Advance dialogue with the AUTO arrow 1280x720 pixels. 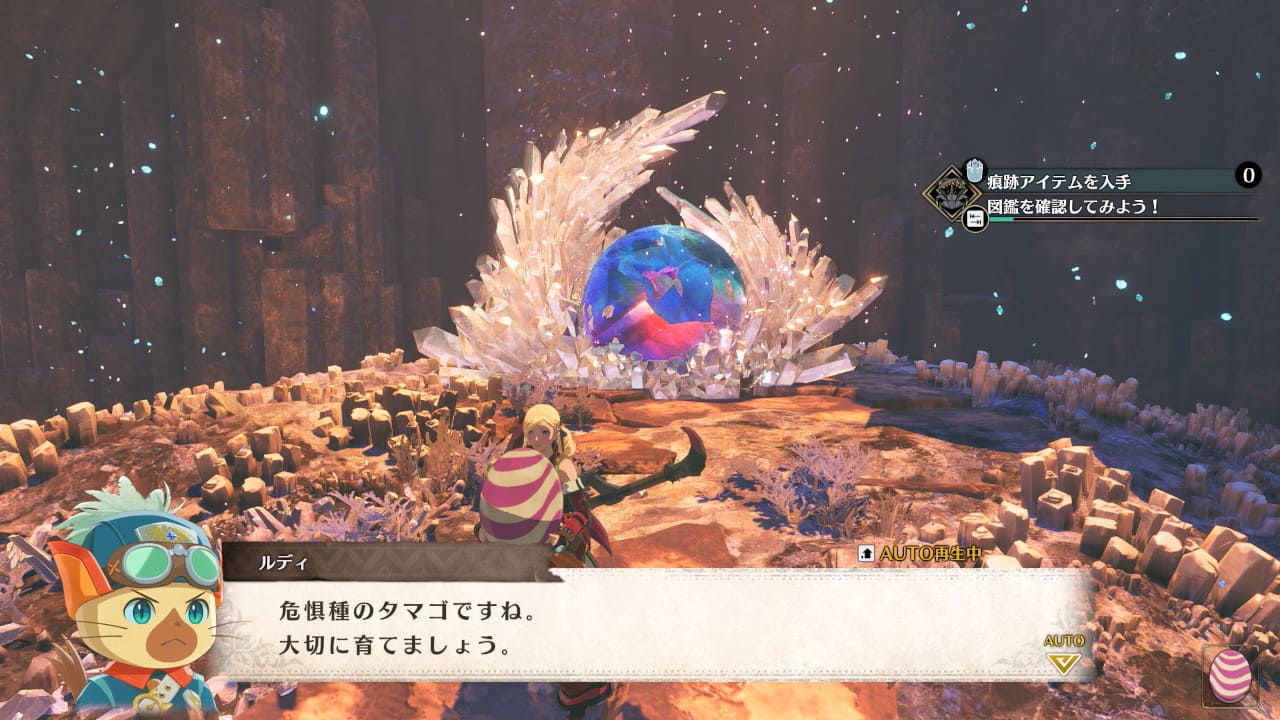click(x=1063, y=661)
